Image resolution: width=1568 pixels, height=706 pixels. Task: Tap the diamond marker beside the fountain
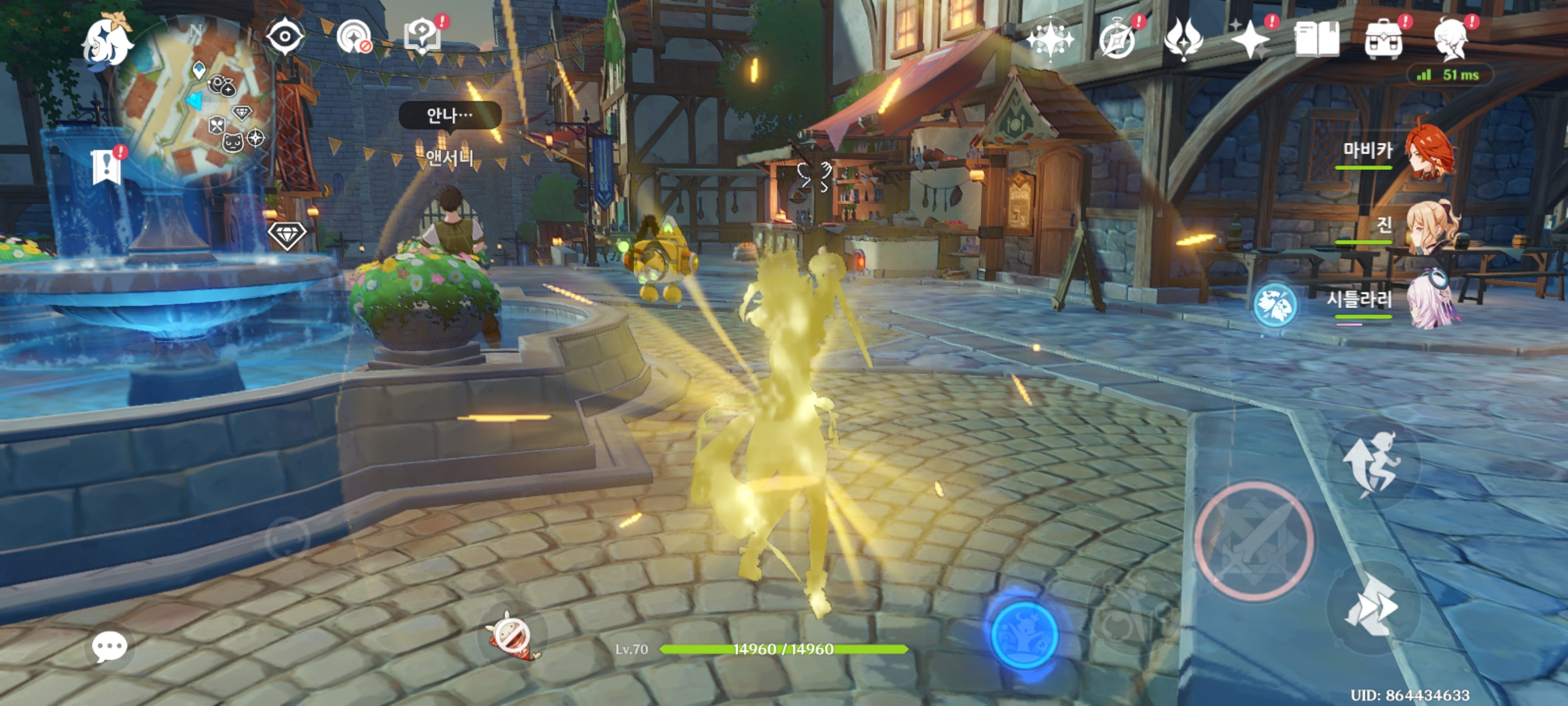point(287,234)
